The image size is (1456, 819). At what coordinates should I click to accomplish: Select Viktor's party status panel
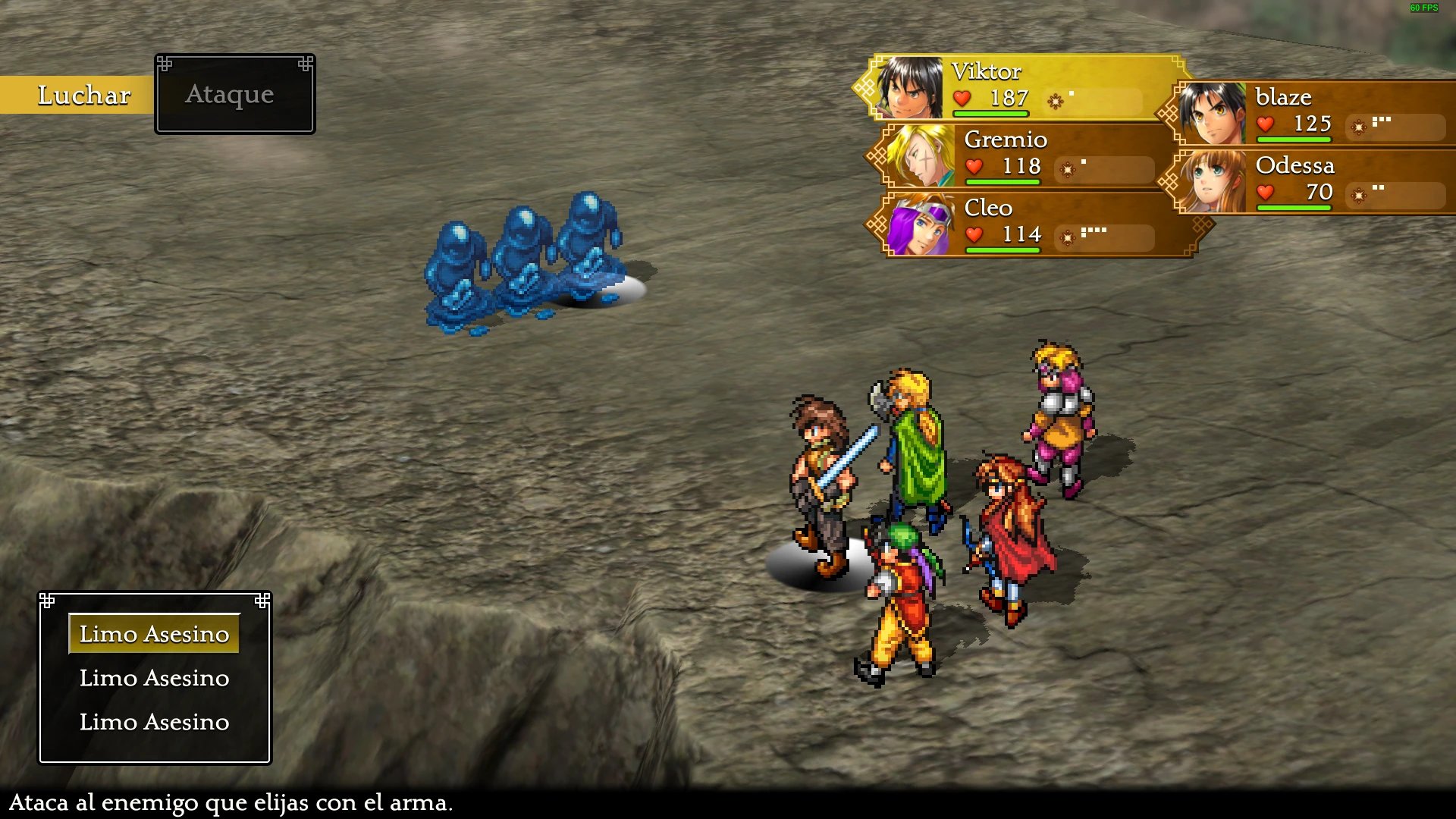click(x=1020, y=88)
